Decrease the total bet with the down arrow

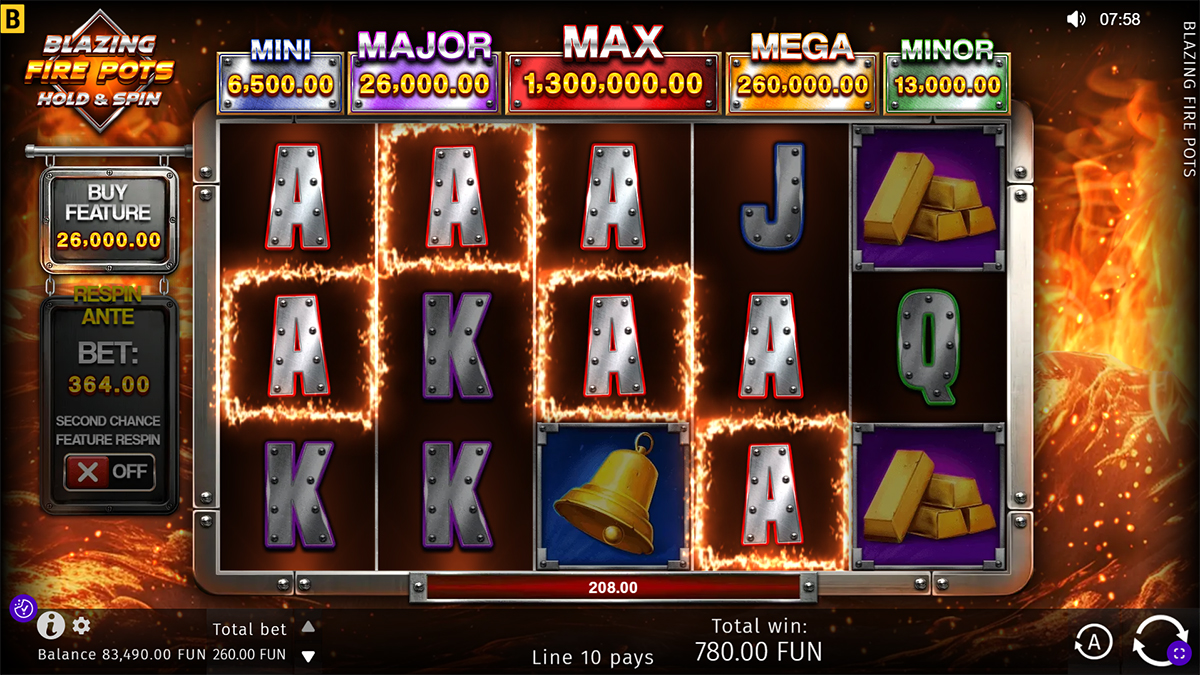coord(309,656)
